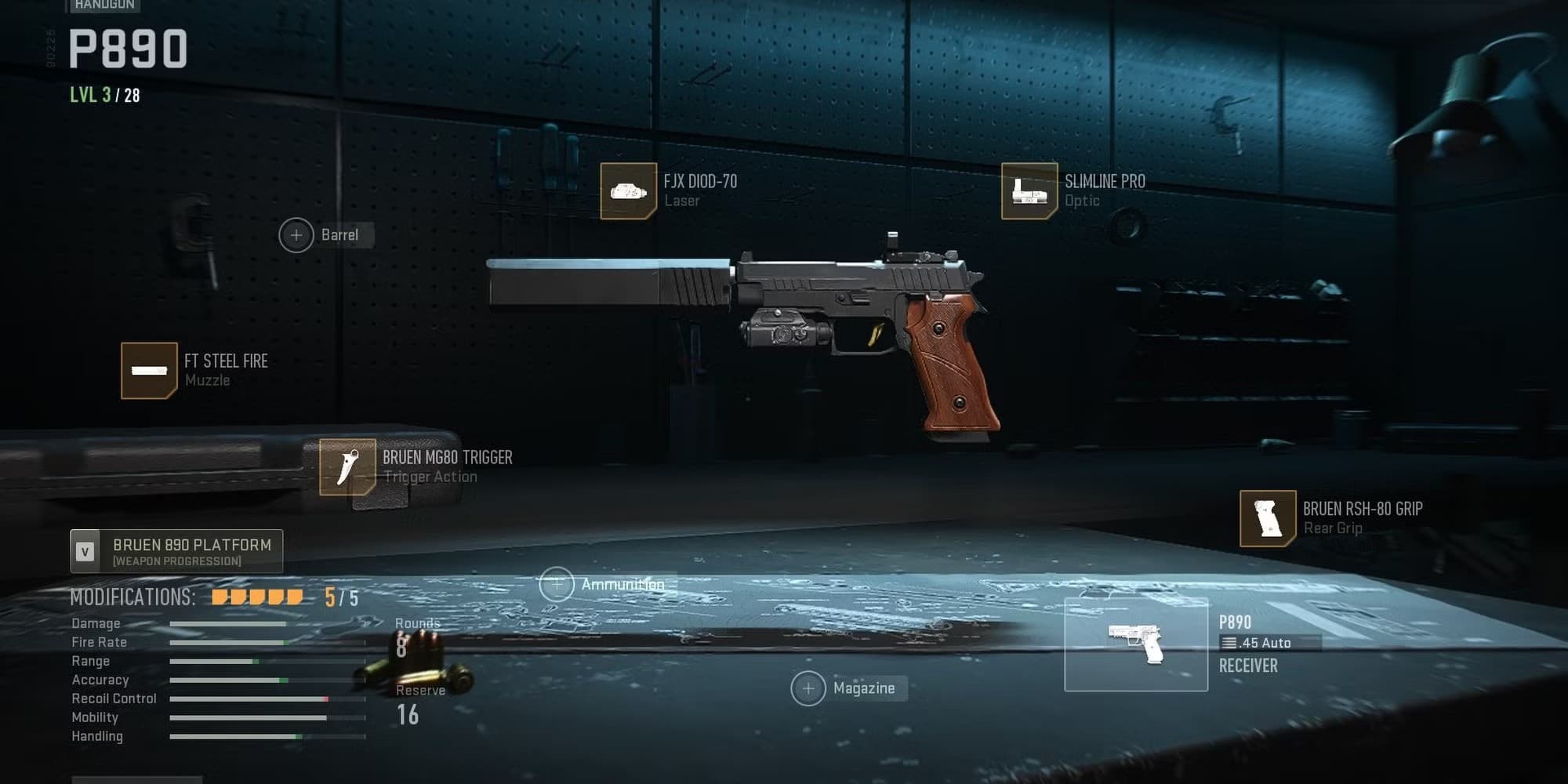Click the .45 Auto caliber icon

click(x=1229, y=642)
